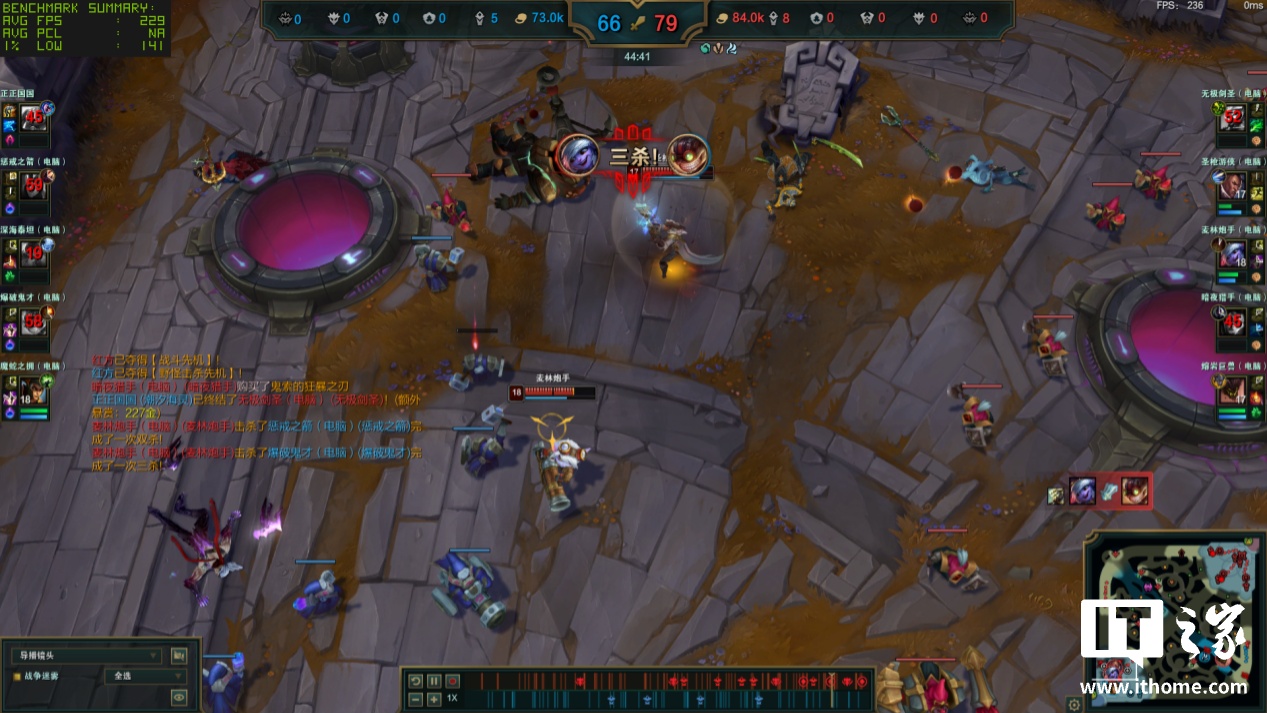Select the 爆破鬼才 champion portrait
The width and height of the screenshot is (1267, 713).
click(x=33, y=322)
